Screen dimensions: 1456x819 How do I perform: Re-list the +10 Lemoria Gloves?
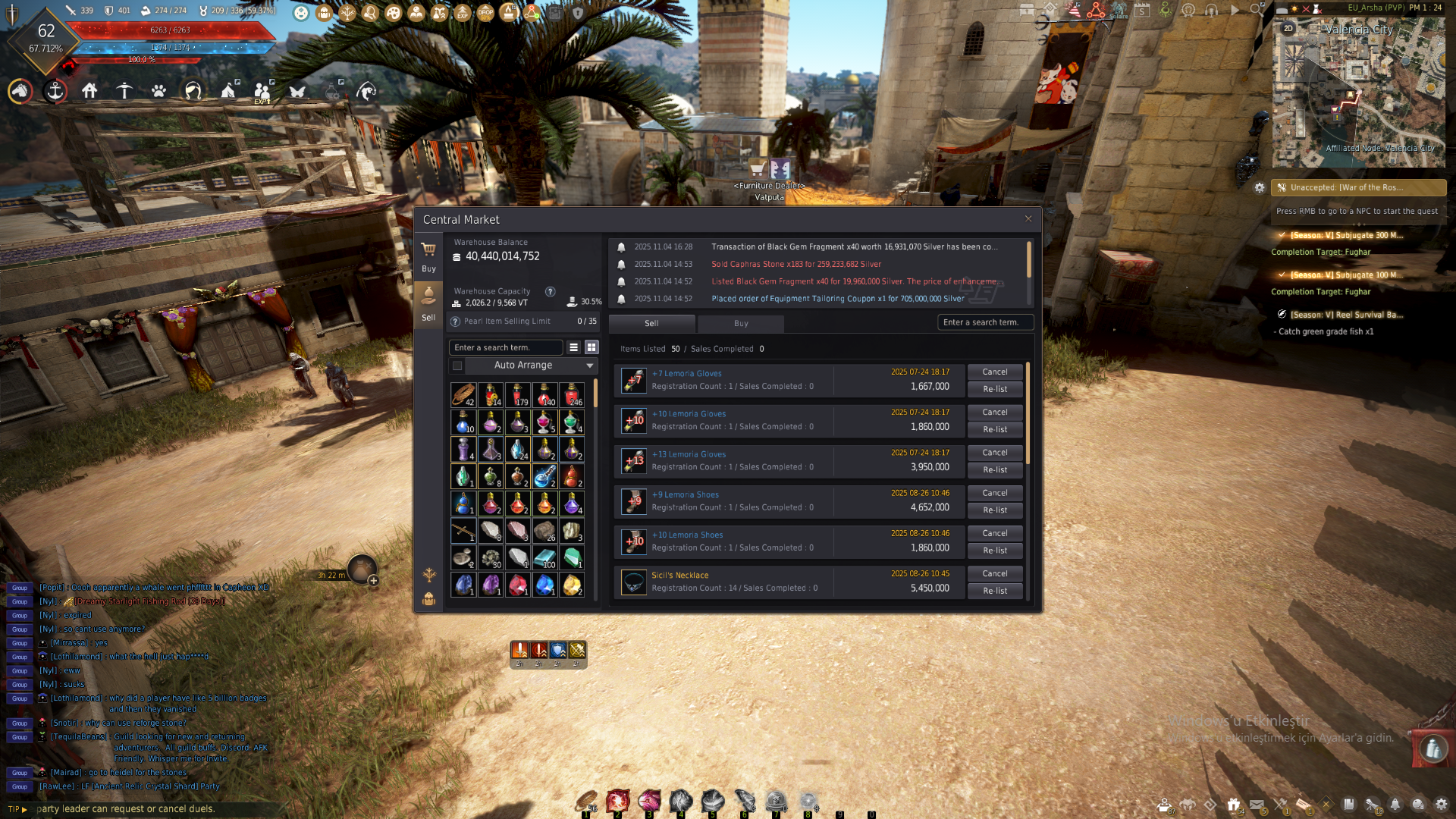pyautogui.click(x=995, y=429)
